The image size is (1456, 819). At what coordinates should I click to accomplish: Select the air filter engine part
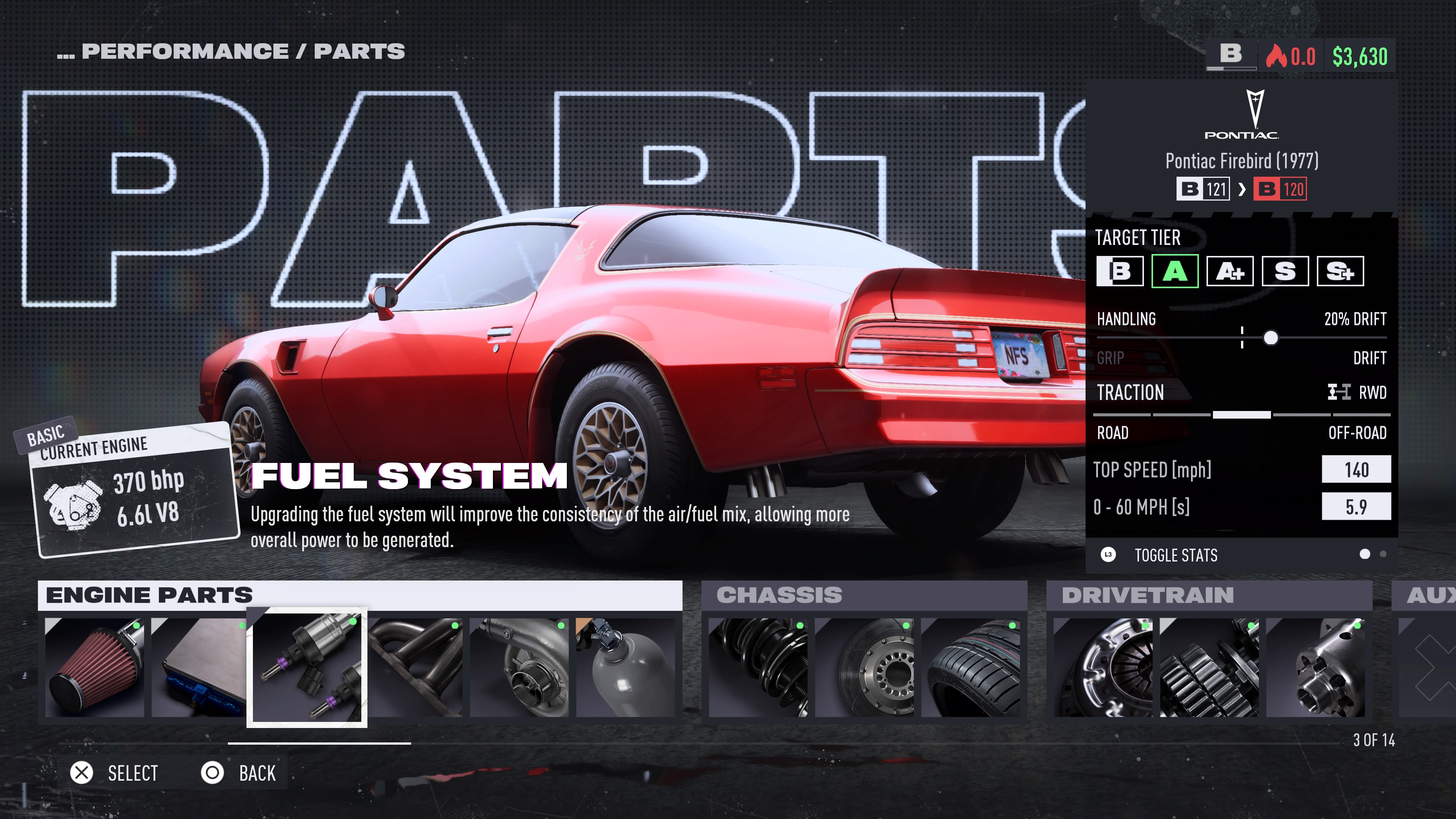click(94, 667)
